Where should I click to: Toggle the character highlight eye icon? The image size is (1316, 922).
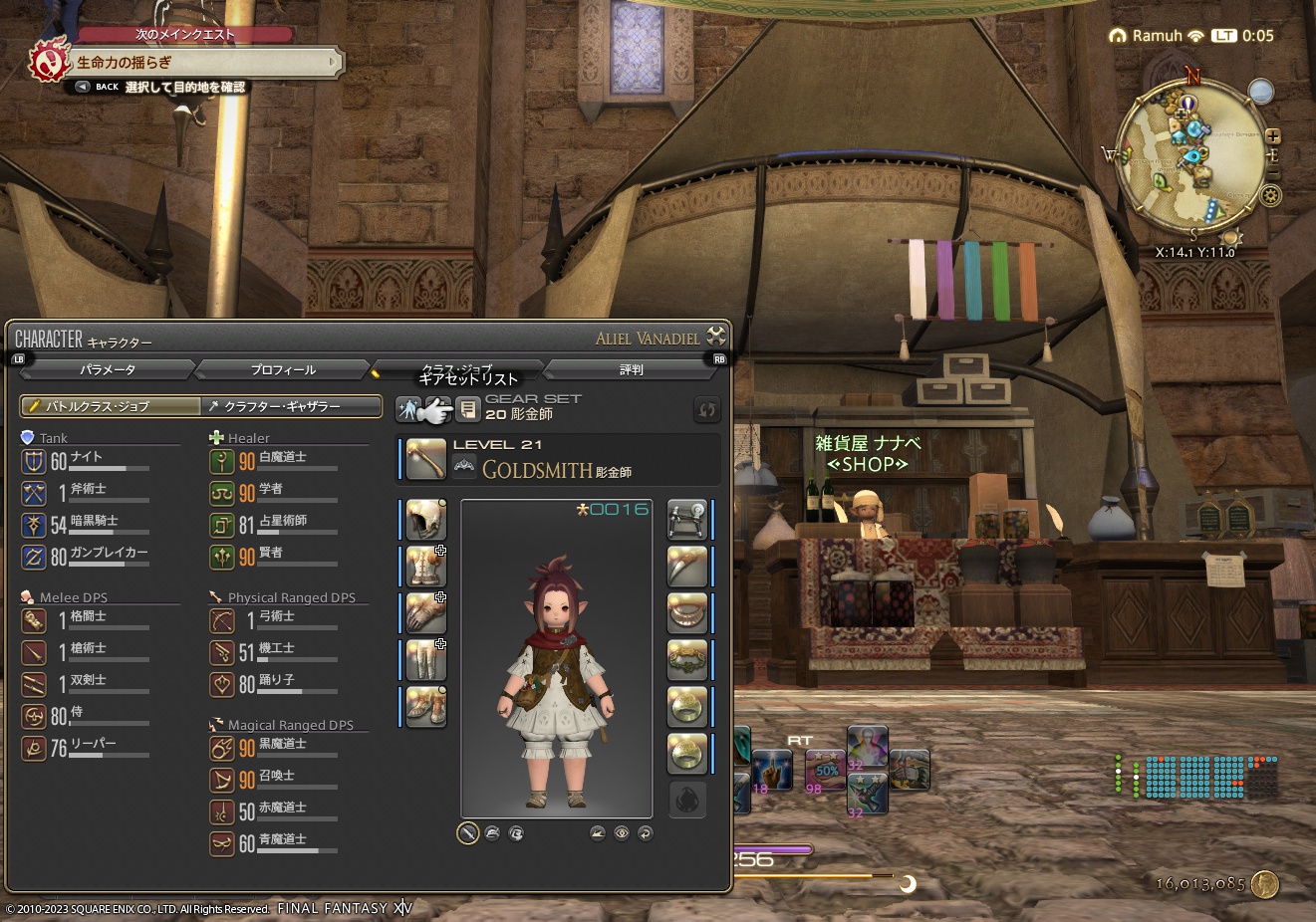[623, 833]
